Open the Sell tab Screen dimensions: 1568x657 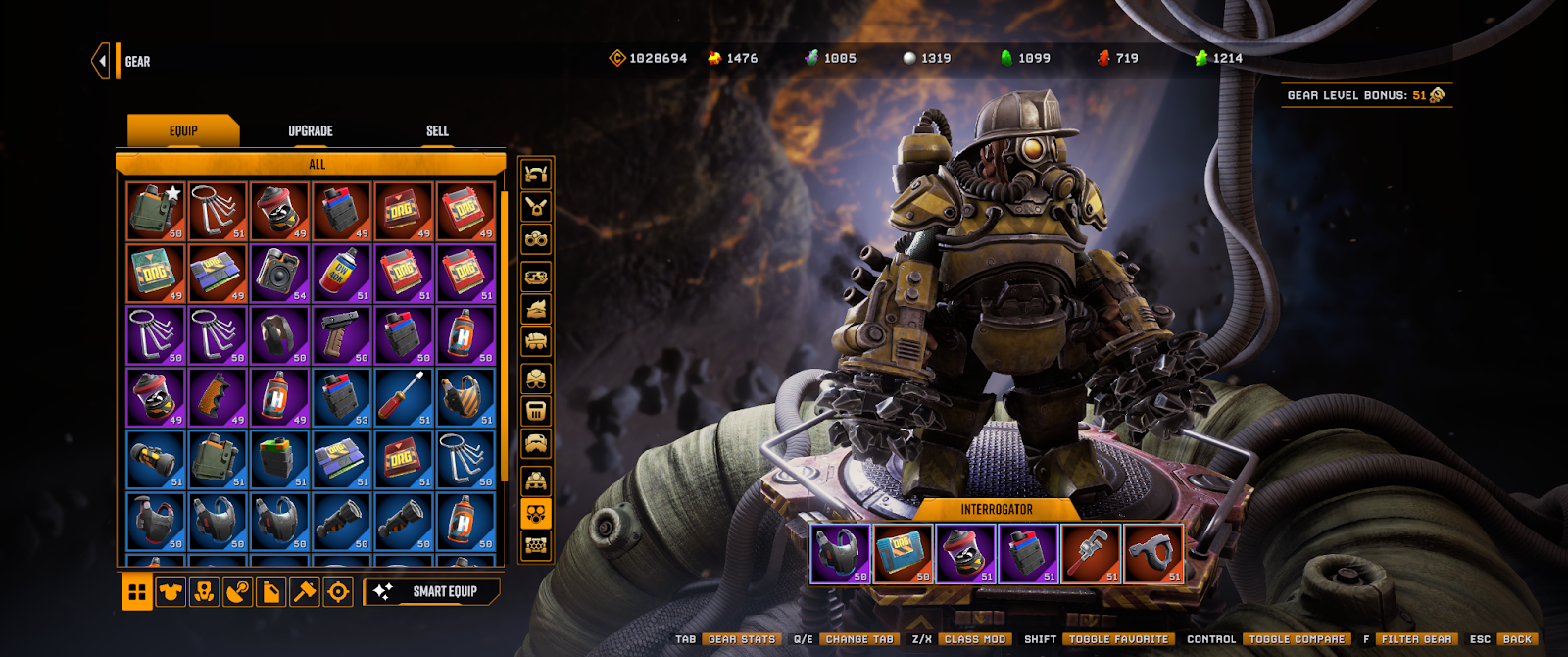click(437, 130)
